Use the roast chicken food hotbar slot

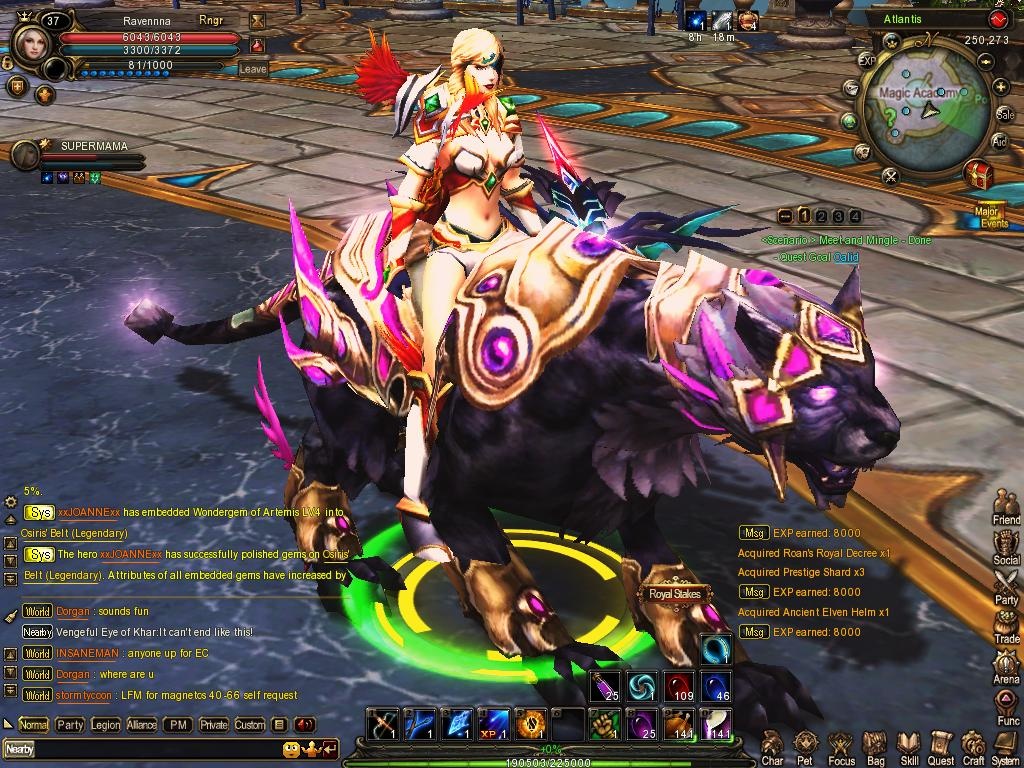(680, 723)
